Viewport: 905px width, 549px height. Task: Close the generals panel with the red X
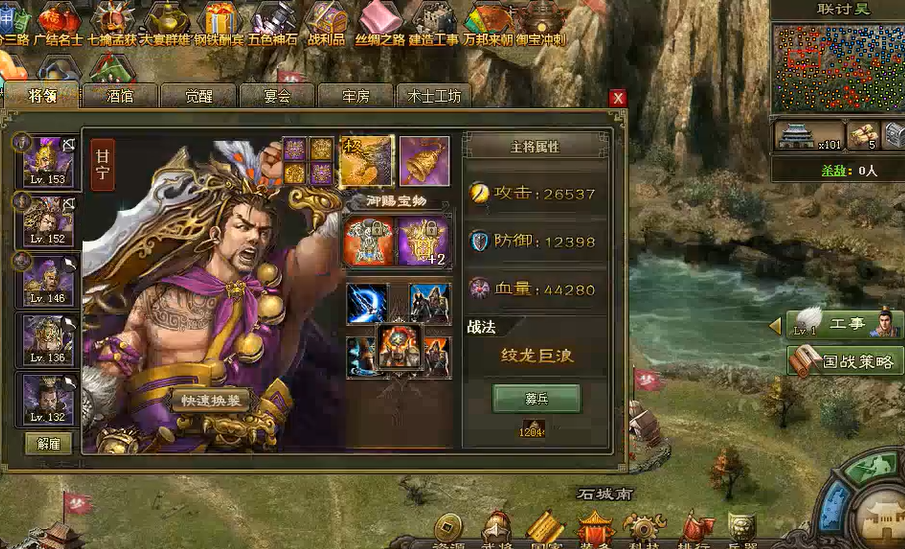[x=618, y=98]
